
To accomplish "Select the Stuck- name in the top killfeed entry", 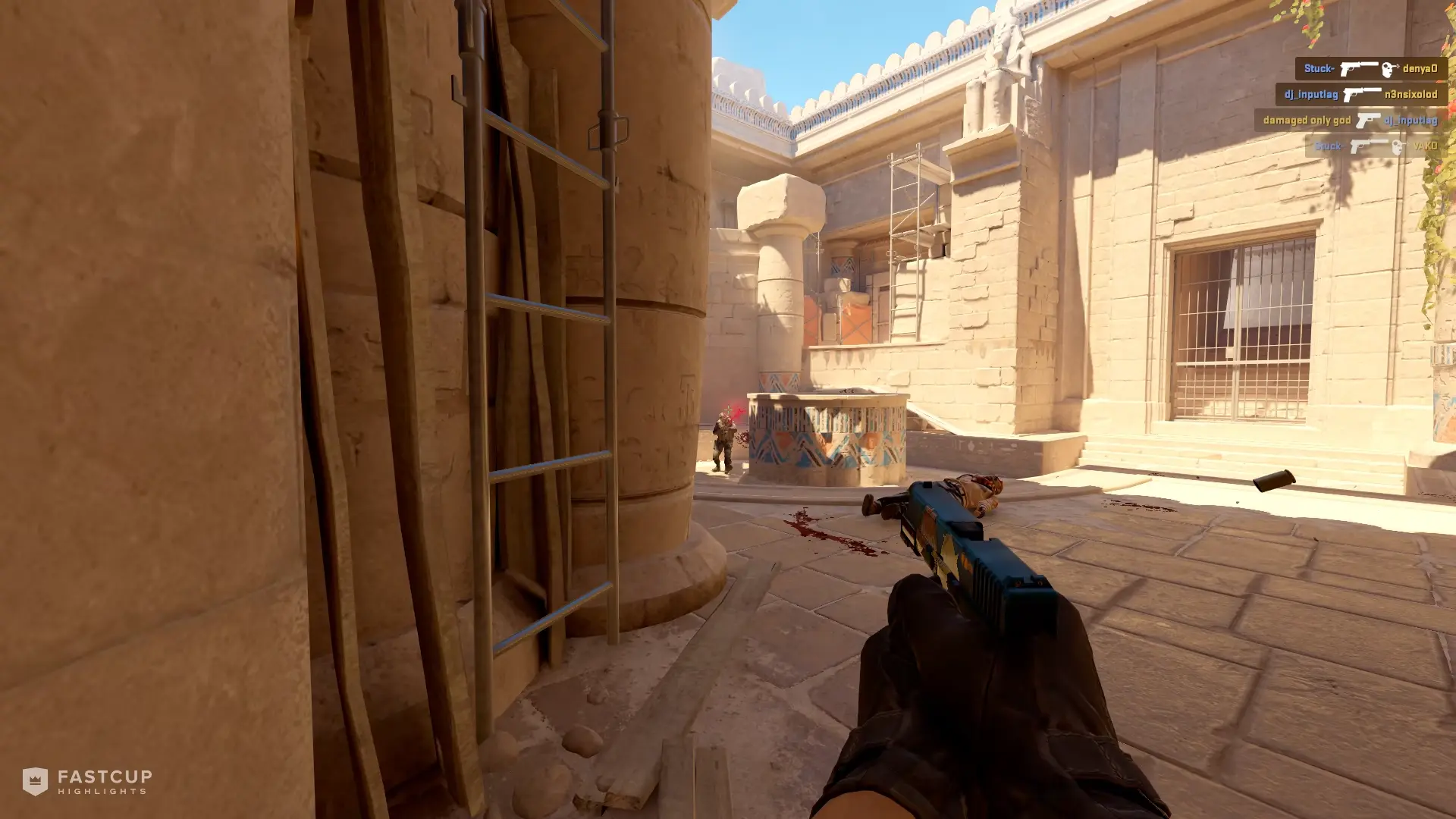I will (1319, 68).
